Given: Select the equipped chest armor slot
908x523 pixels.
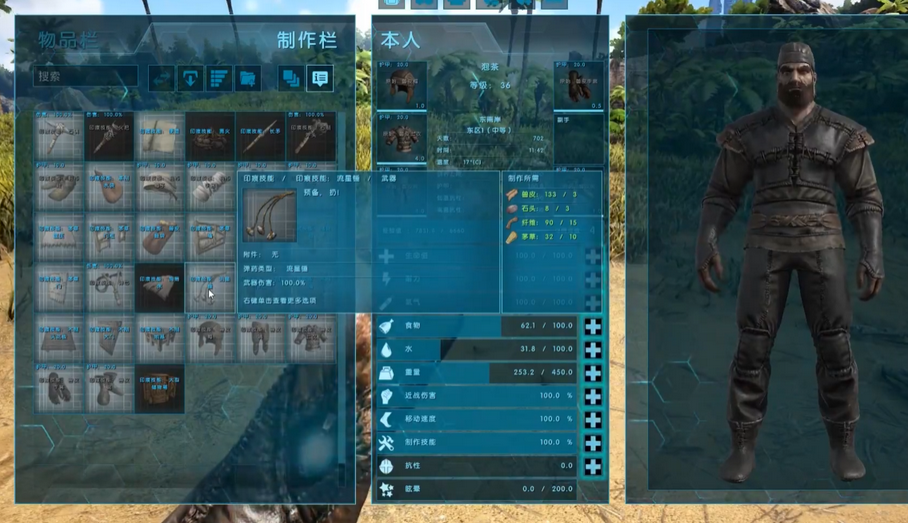Looking at the screenshot, I should [x=404, y=137].
